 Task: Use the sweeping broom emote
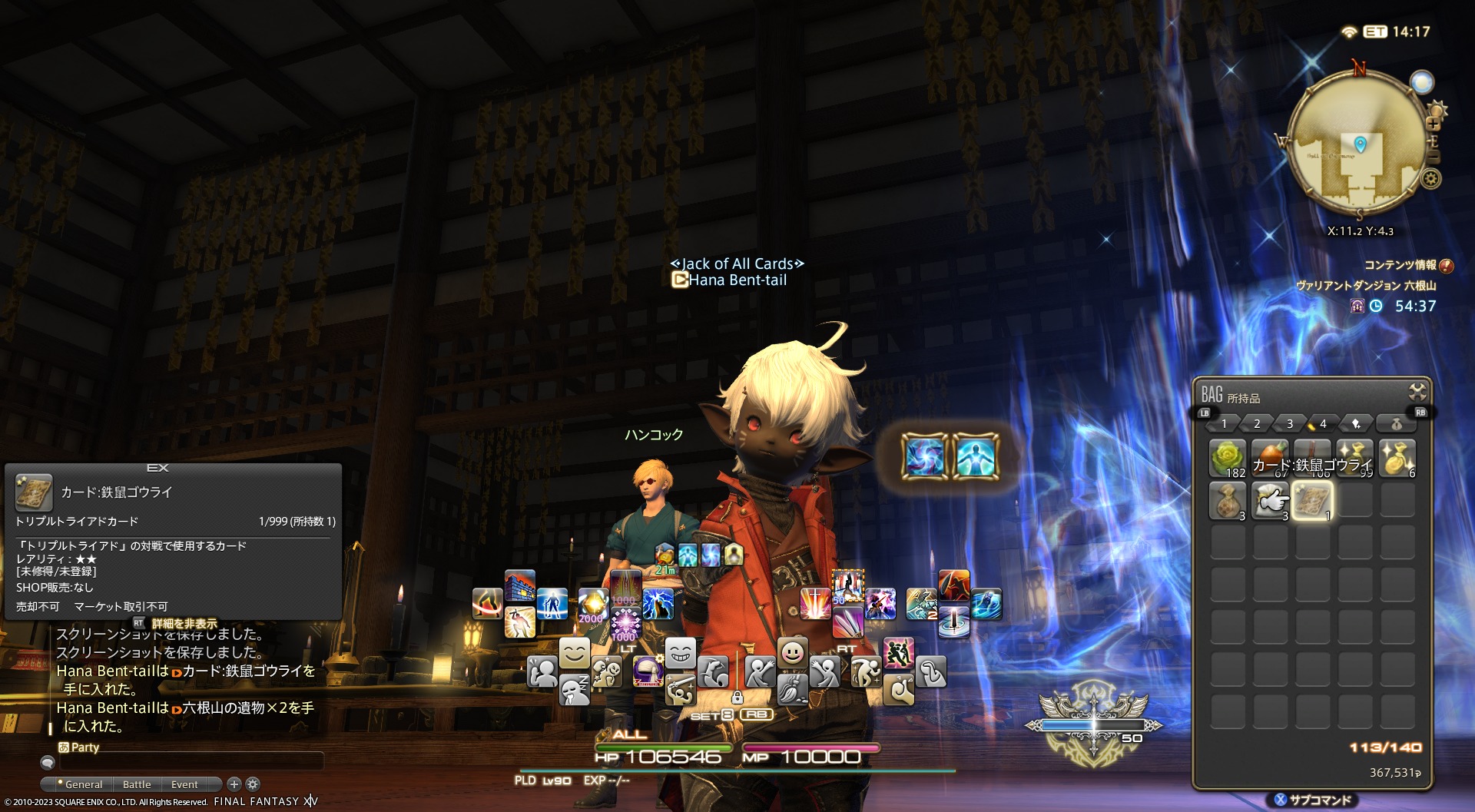(x=792, y=688)
